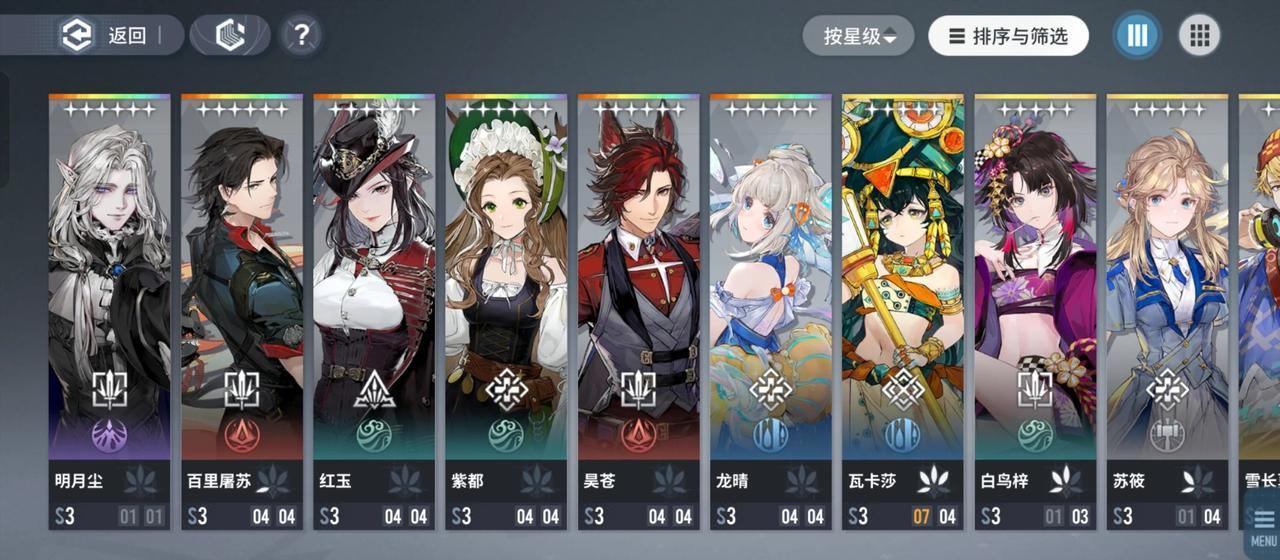The image size is (1280, 560).
Task: Switch to the vertical column view
Action: [x=1137, y=36]
